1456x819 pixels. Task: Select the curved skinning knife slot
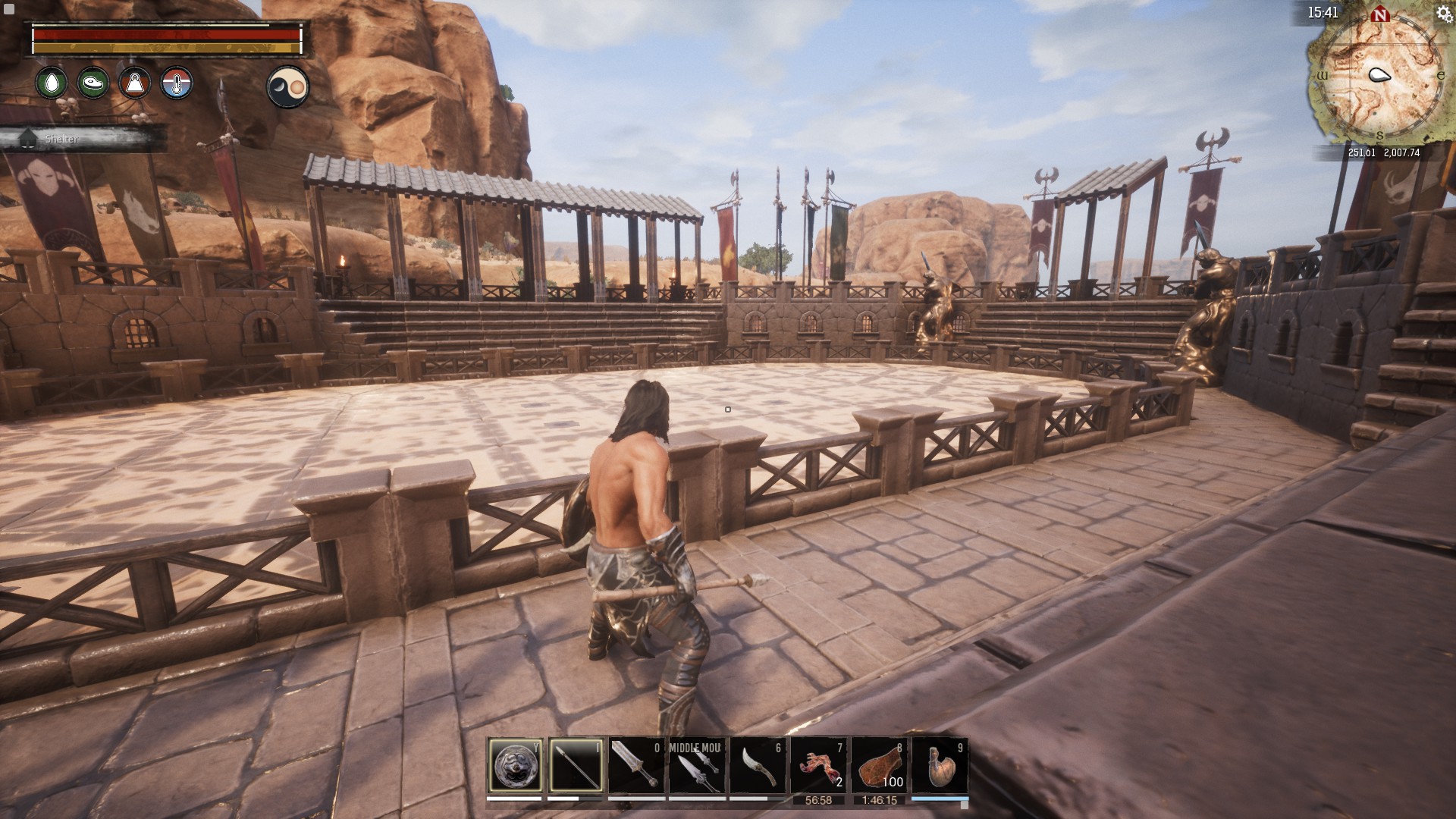coord(758,766)
